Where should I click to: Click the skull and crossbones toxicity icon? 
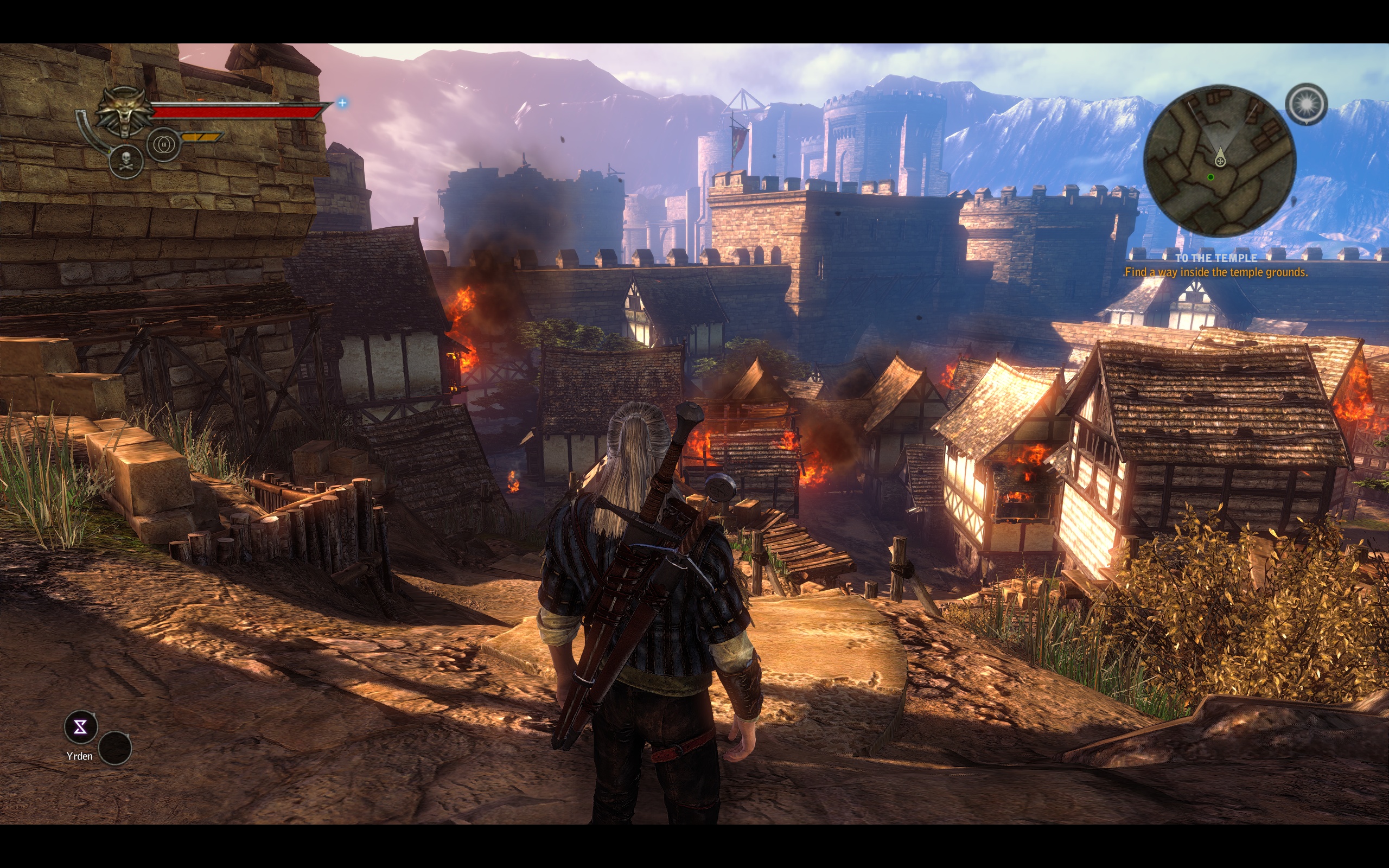click(x=126, y=161)
